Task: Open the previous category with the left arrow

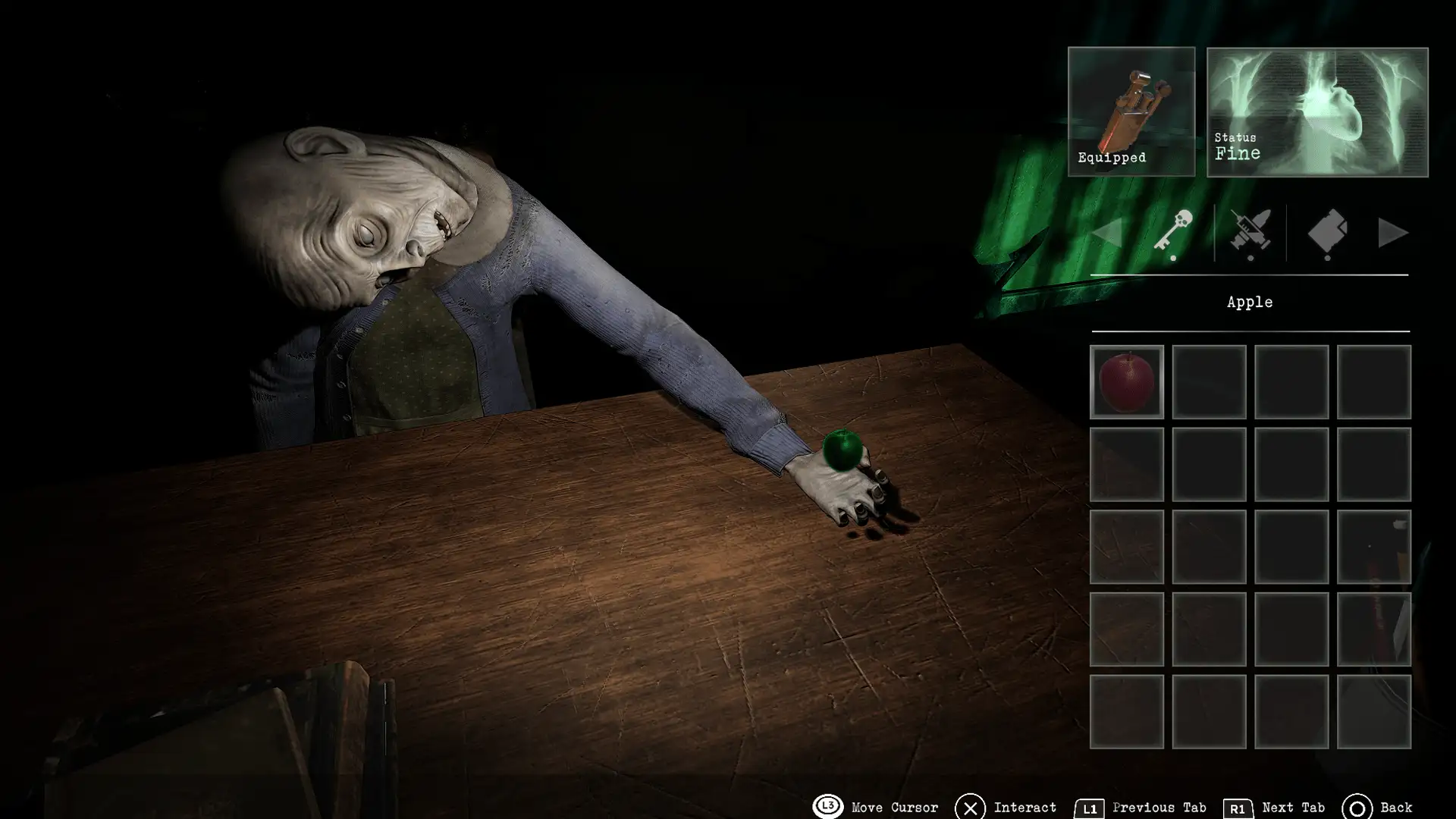Action: pyautogui.click(x=1108, y=234)
